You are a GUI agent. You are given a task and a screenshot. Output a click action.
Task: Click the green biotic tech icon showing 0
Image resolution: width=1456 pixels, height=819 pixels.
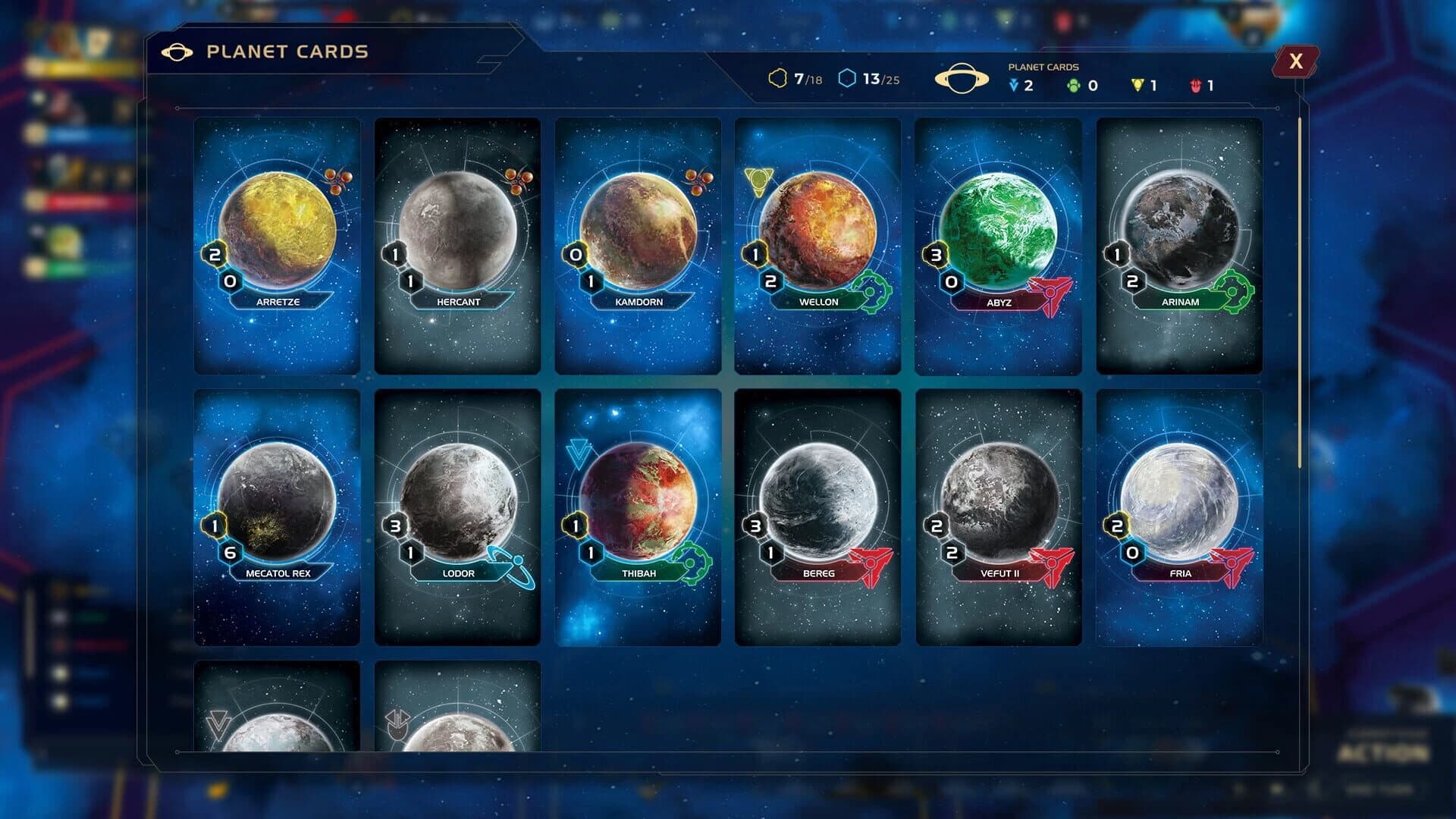[1073, 86]
